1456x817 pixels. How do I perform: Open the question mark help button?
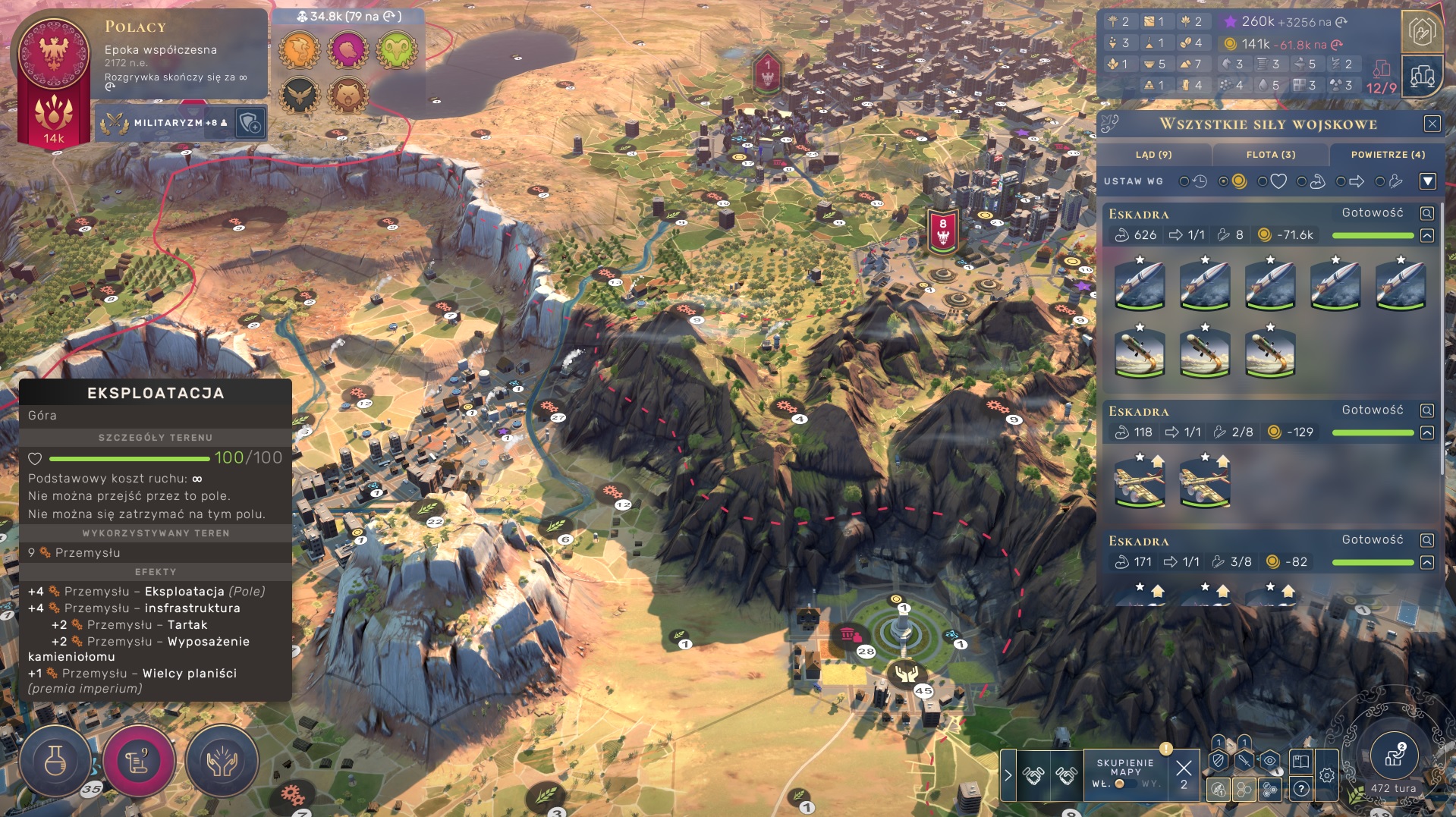[x=1300, y=789]
